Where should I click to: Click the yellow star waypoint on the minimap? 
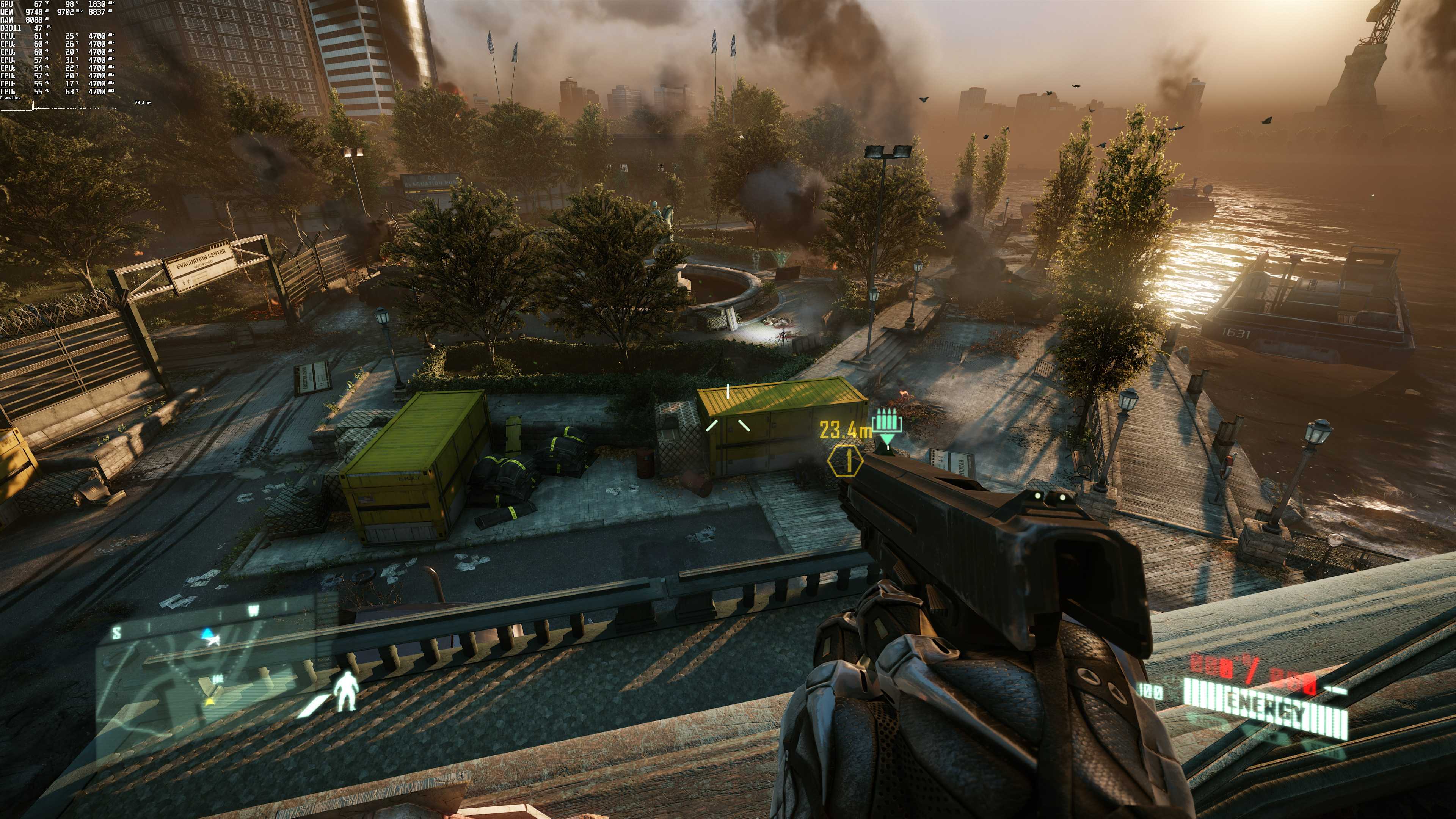coord(209,703)
